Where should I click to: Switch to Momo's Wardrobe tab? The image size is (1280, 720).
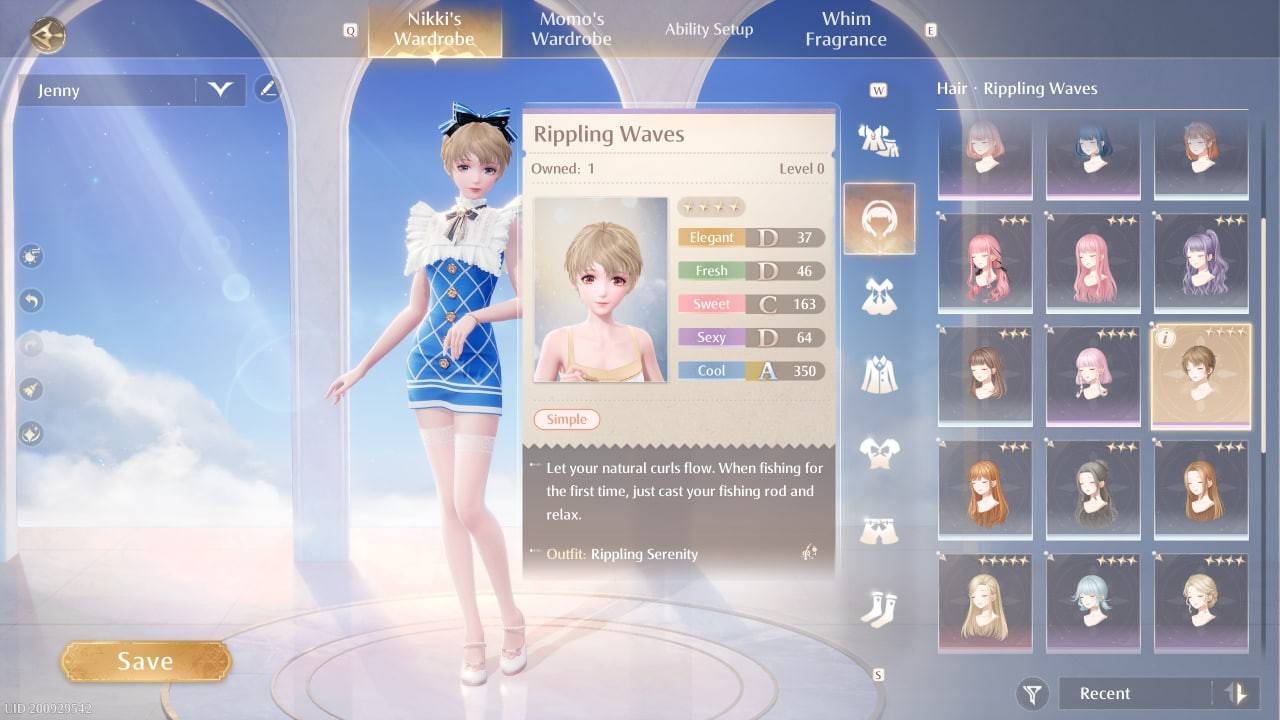pyautogui.click(x=571, y=29)
